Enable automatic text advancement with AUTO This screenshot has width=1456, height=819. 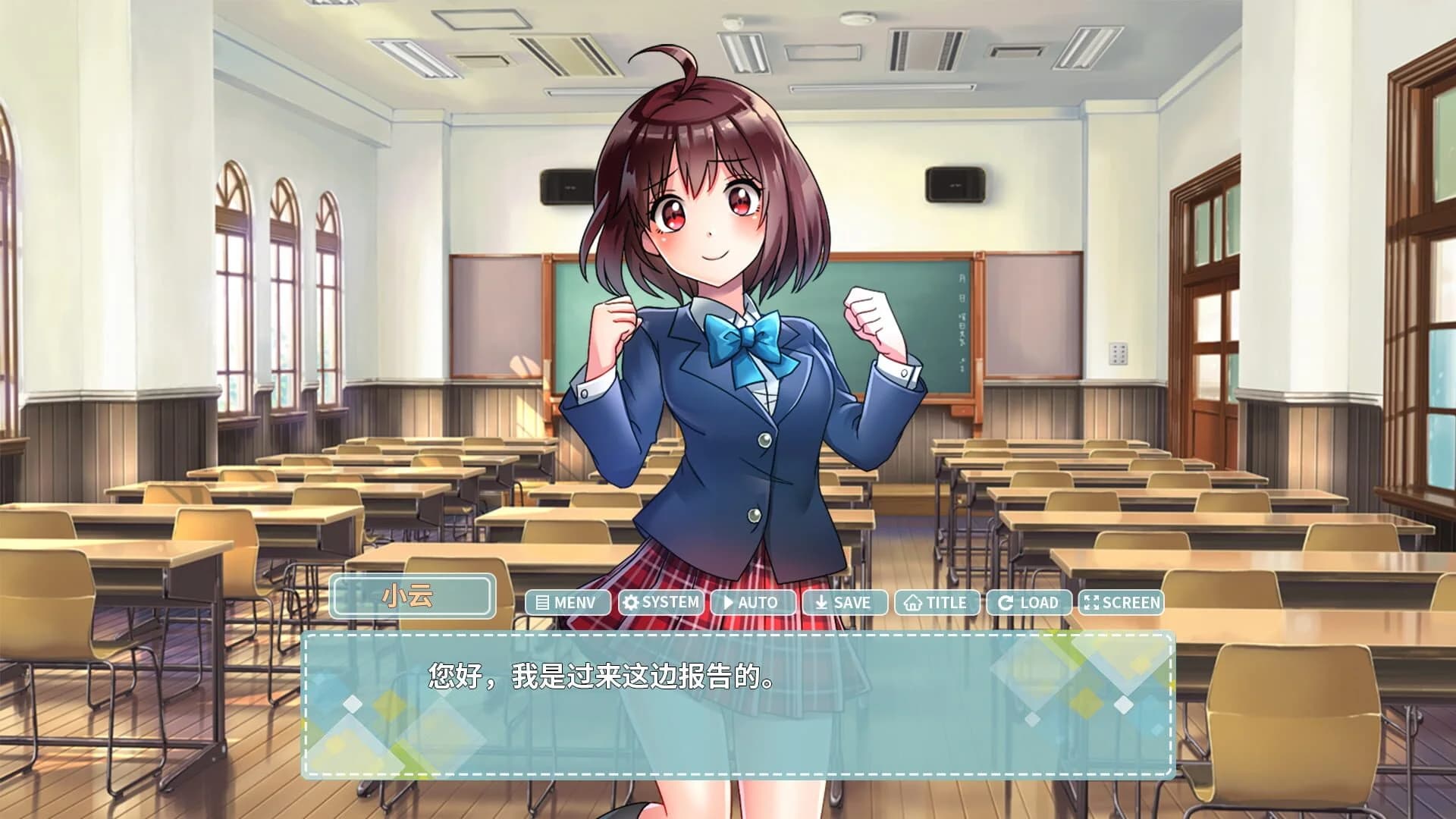(753, 603)
